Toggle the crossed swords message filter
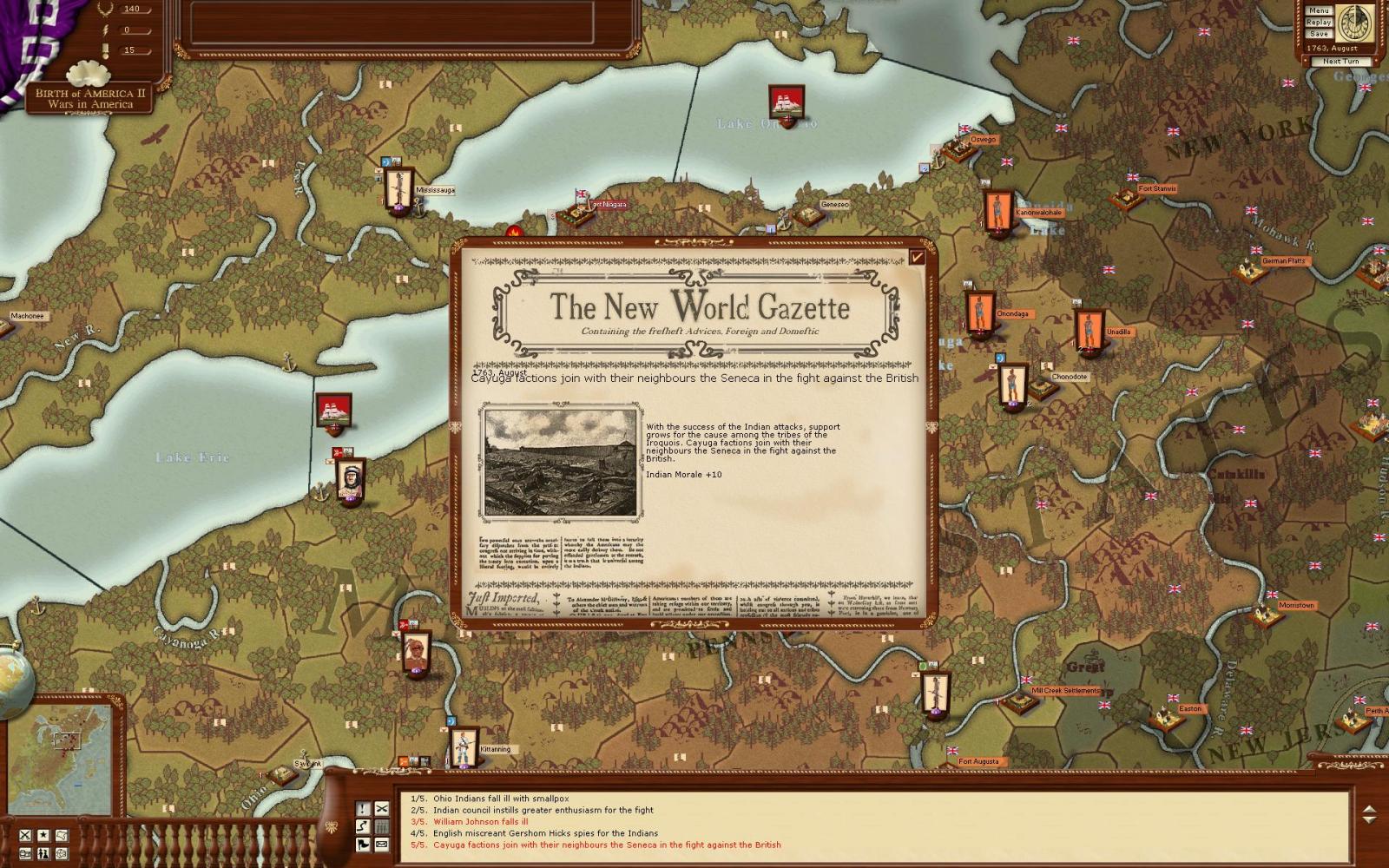 (x=382, y=808)
